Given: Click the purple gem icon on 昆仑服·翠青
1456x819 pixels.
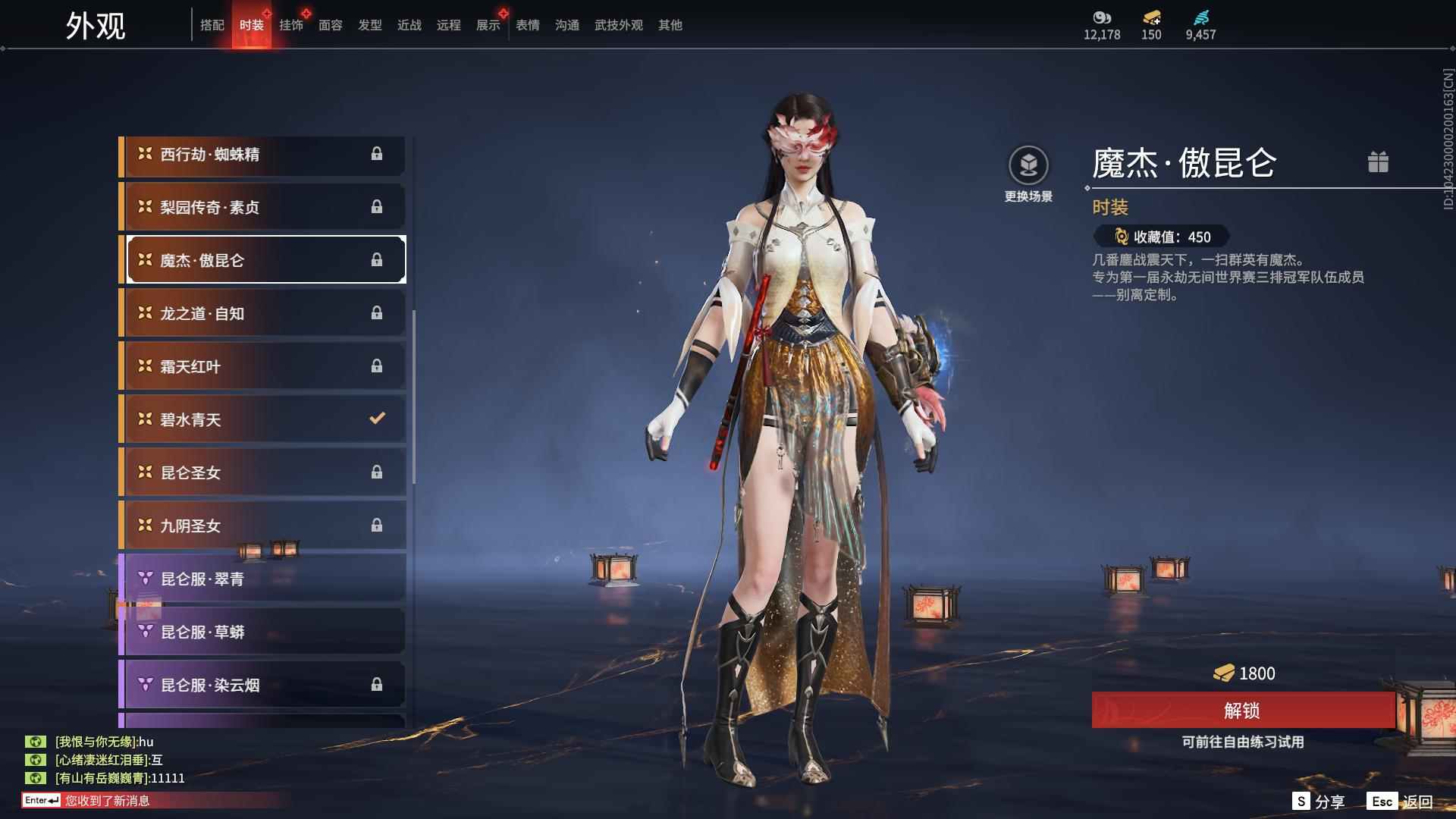Looking at the screenshot, I should point(145,579).
